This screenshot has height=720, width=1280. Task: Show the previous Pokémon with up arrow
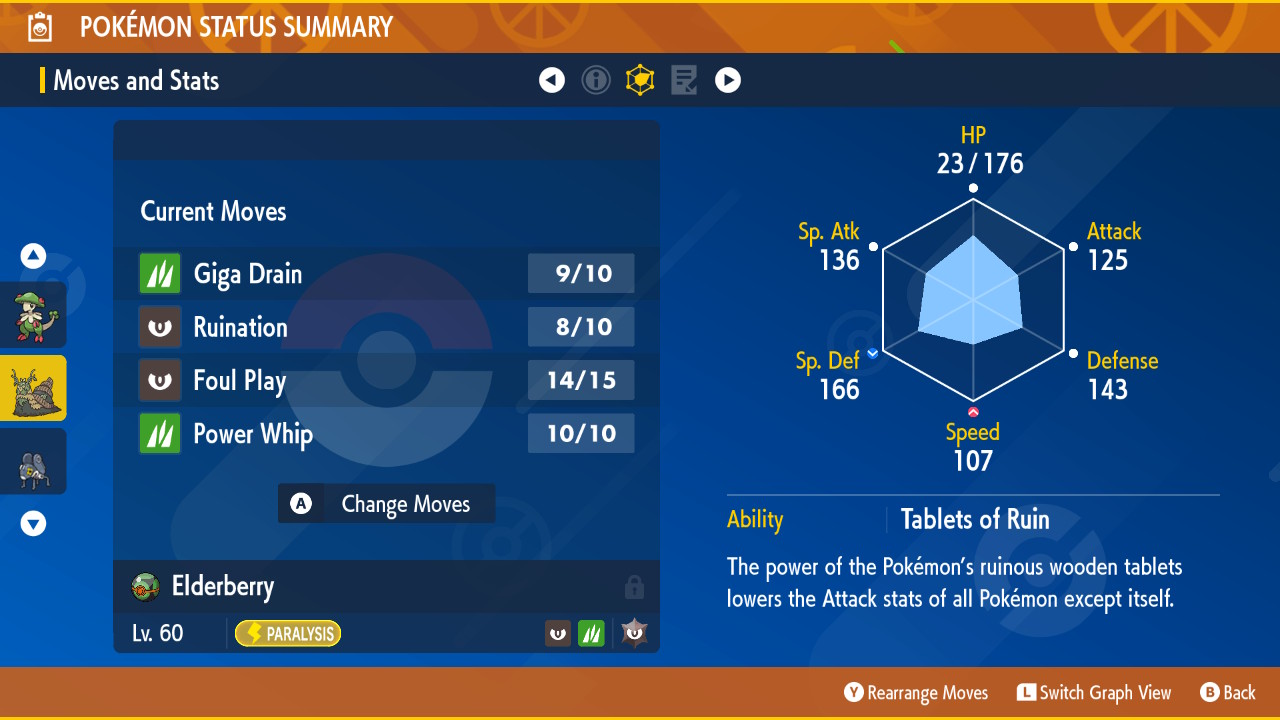pos(34,256)
